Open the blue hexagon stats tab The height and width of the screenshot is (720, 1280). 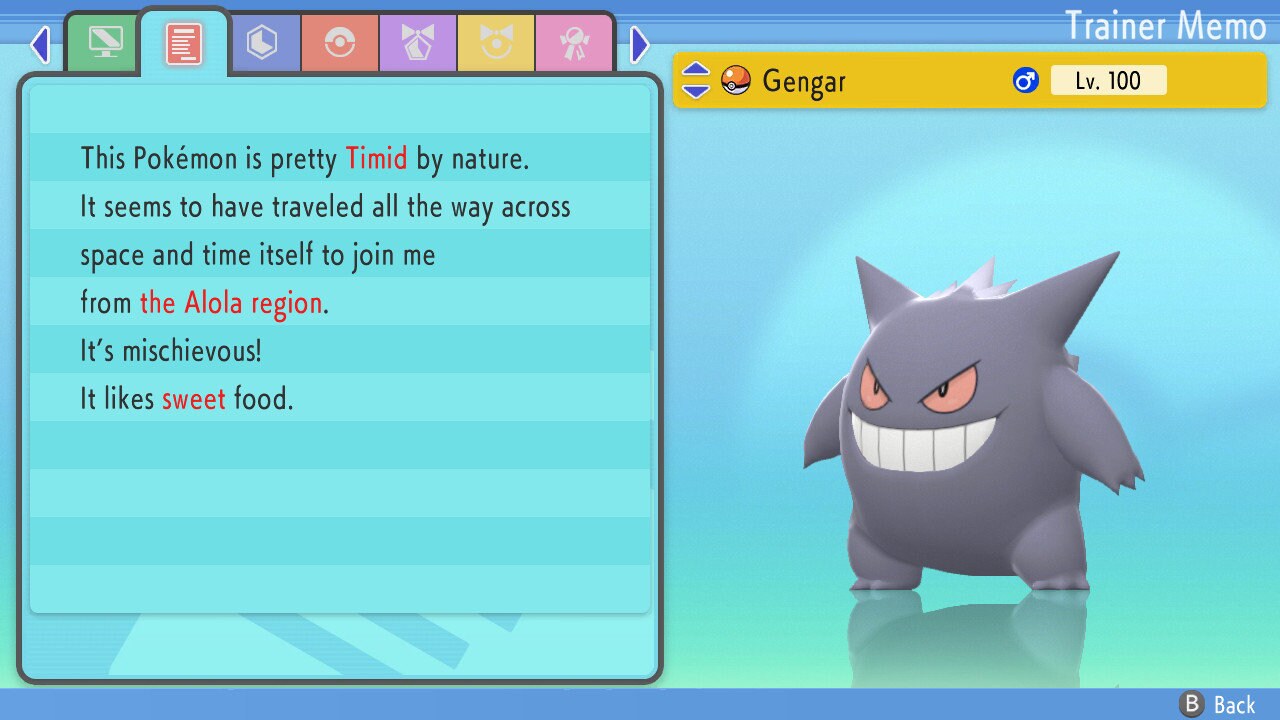point(262,44)
